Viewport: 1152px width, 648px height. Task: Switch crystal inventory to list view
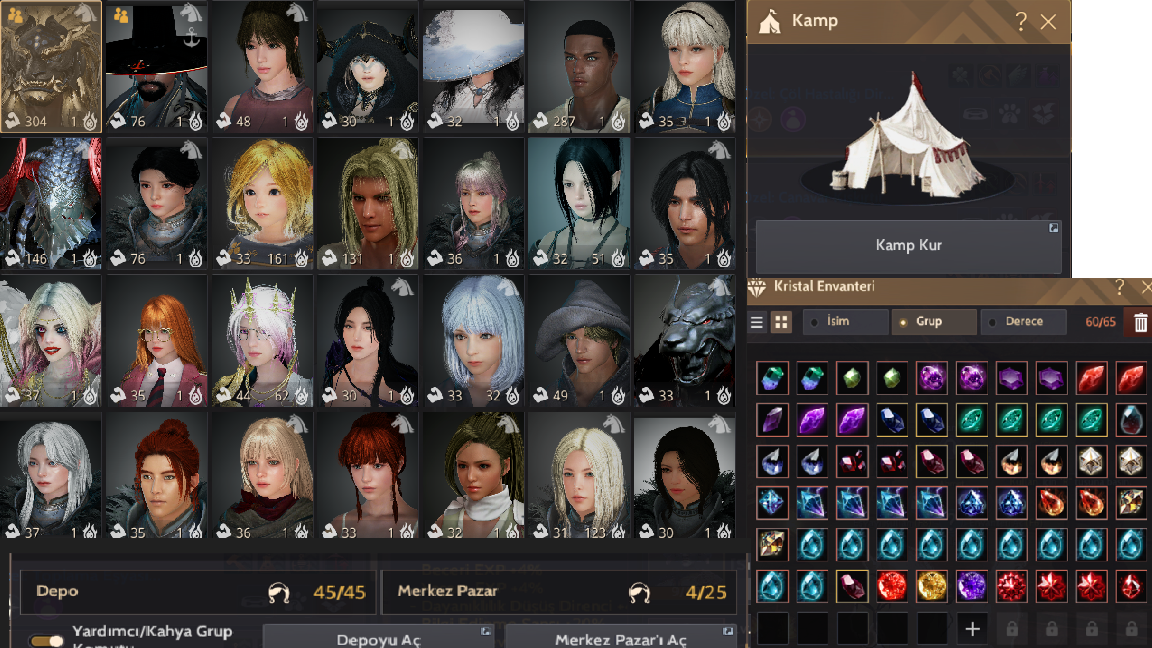[x=757, y=322]
